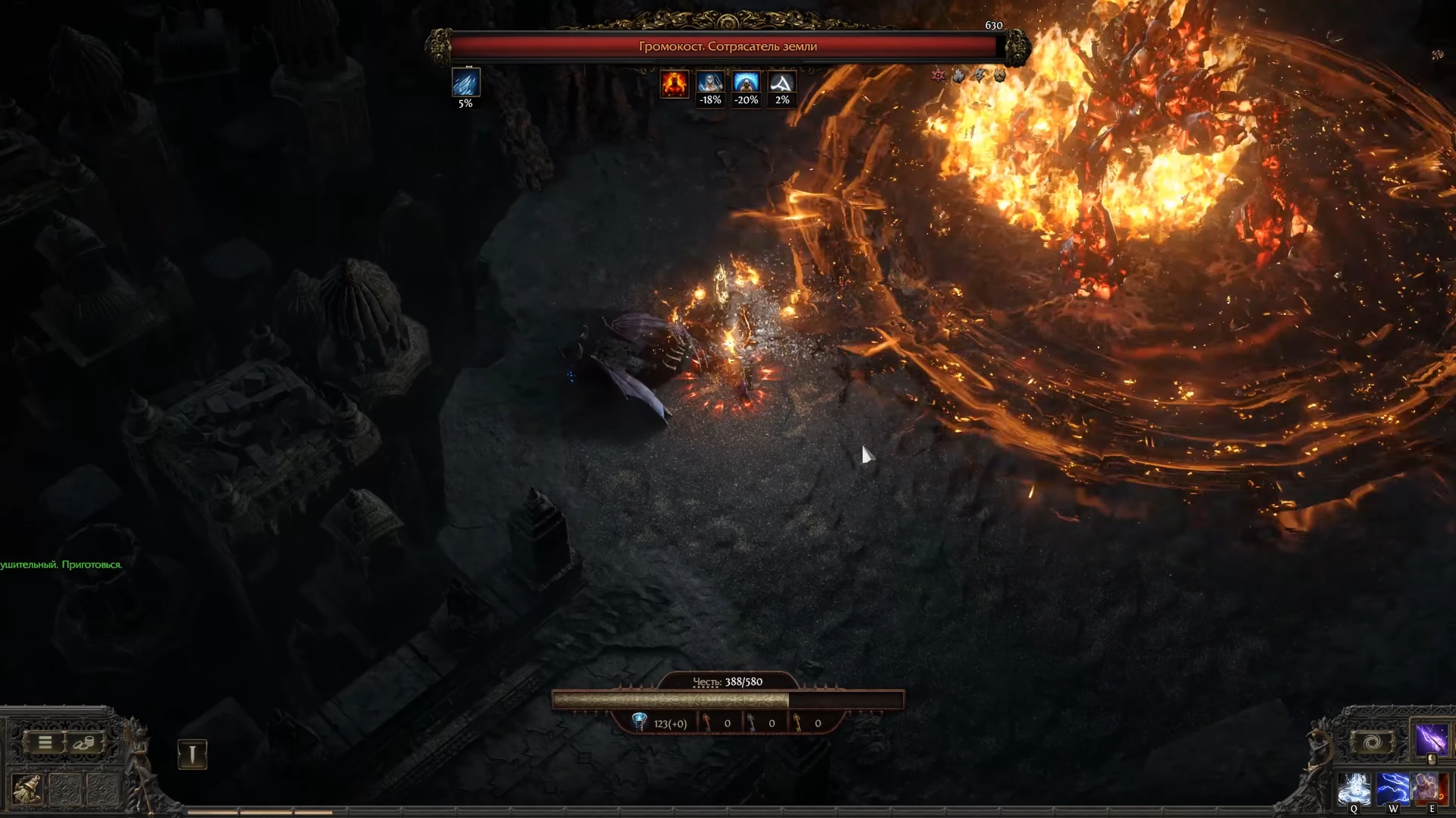Inspect the burning figure debuff on the boss
The width and height of the screenshot is (1456, 818).
click(674, 83)
